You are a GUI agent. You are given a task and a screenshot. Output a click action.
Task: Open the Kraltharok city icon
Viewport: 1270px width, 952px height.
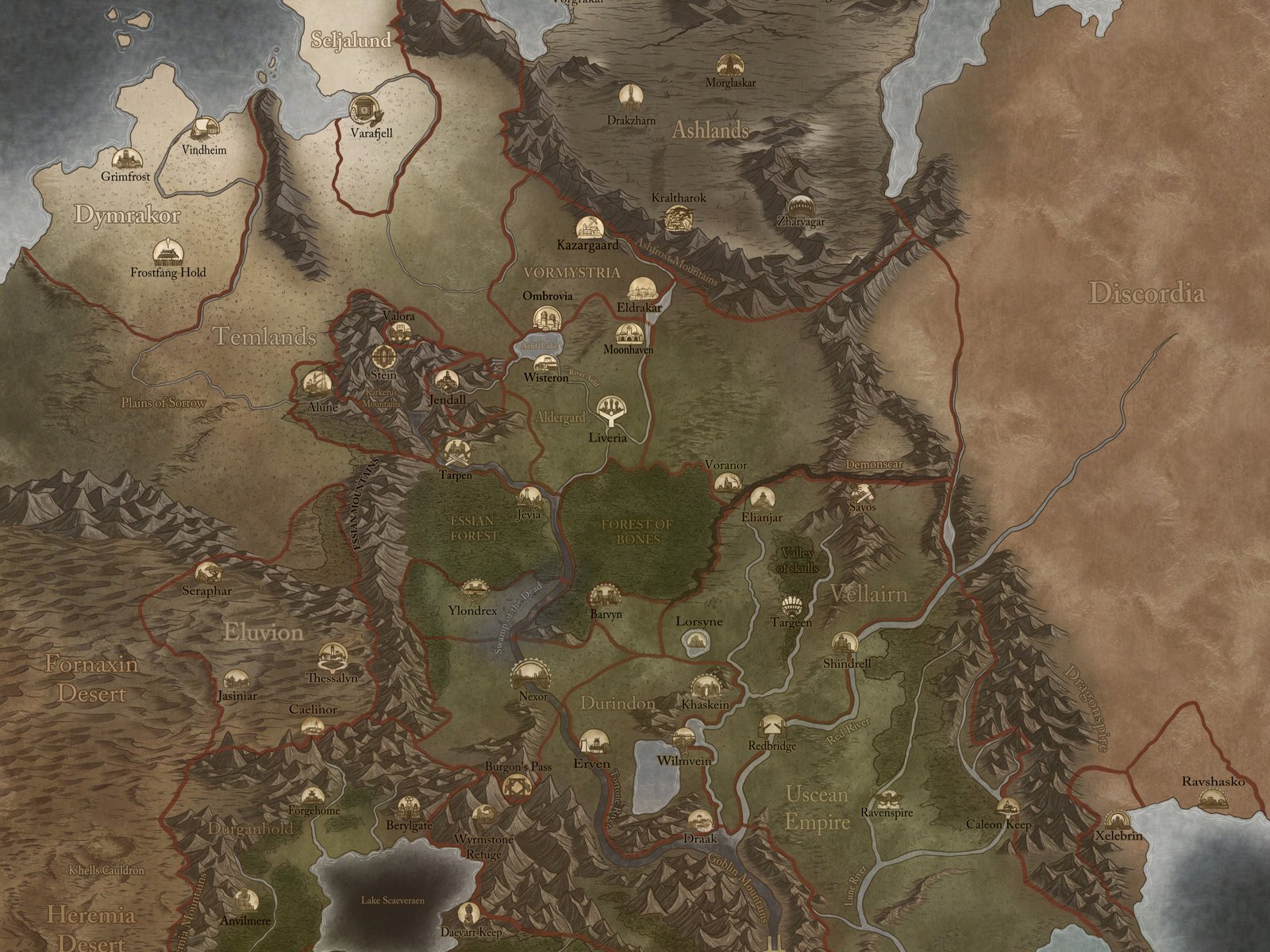677,216
